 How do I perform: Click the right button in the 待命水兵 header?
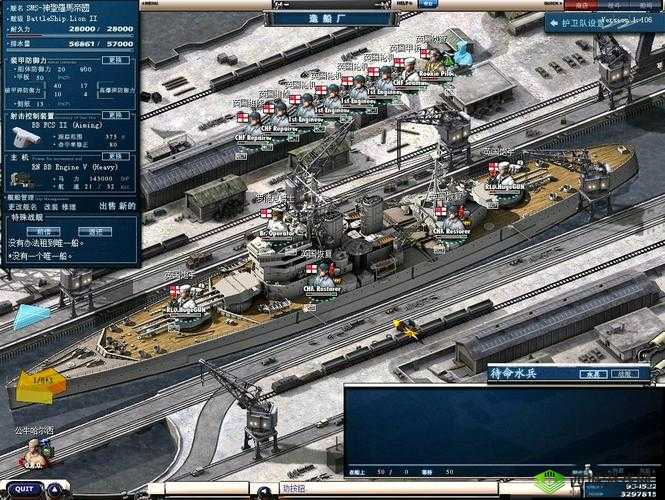[626, 374]
